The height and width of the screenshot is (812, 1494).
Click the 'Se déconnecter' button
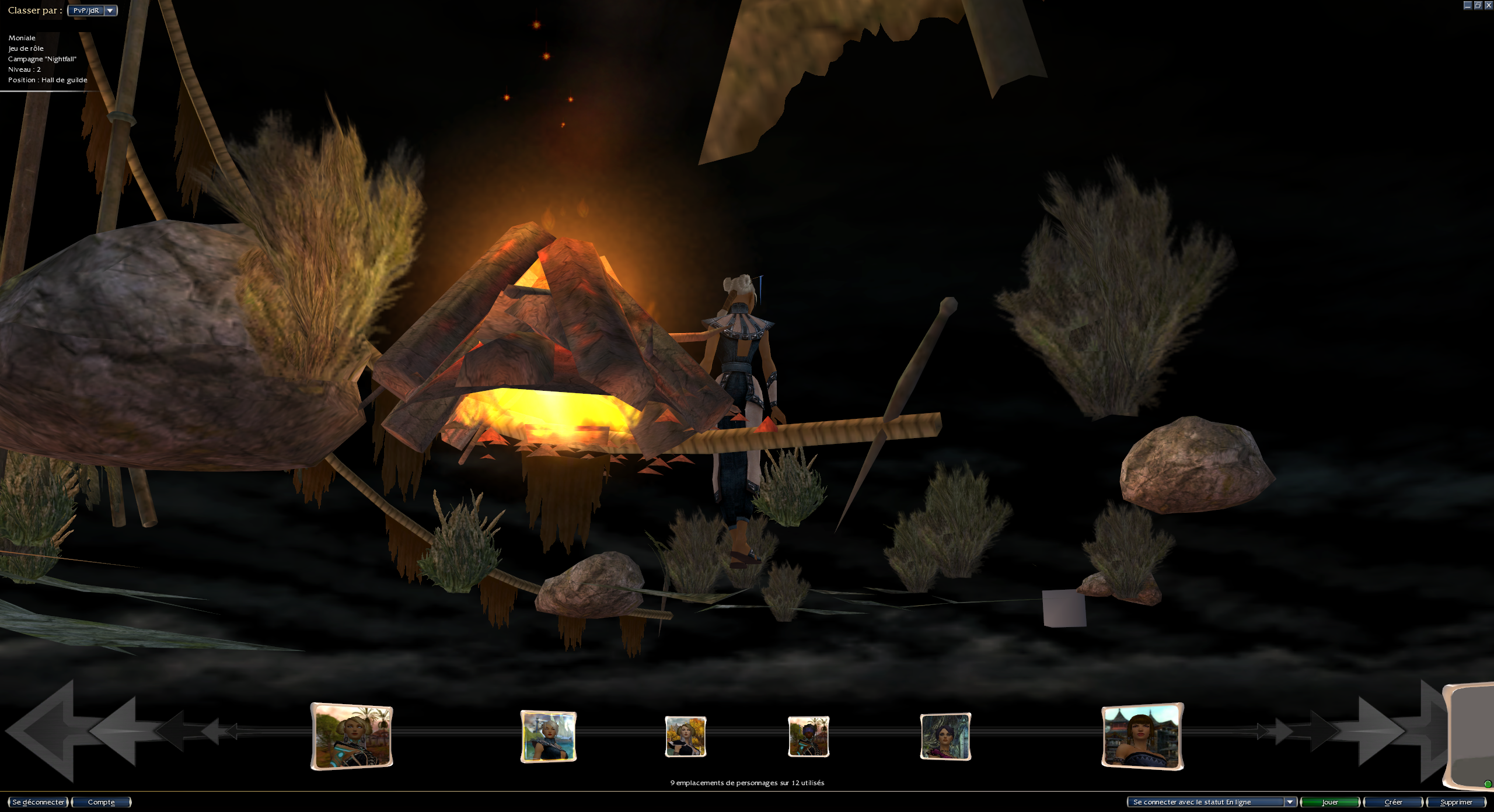(38, 802)
